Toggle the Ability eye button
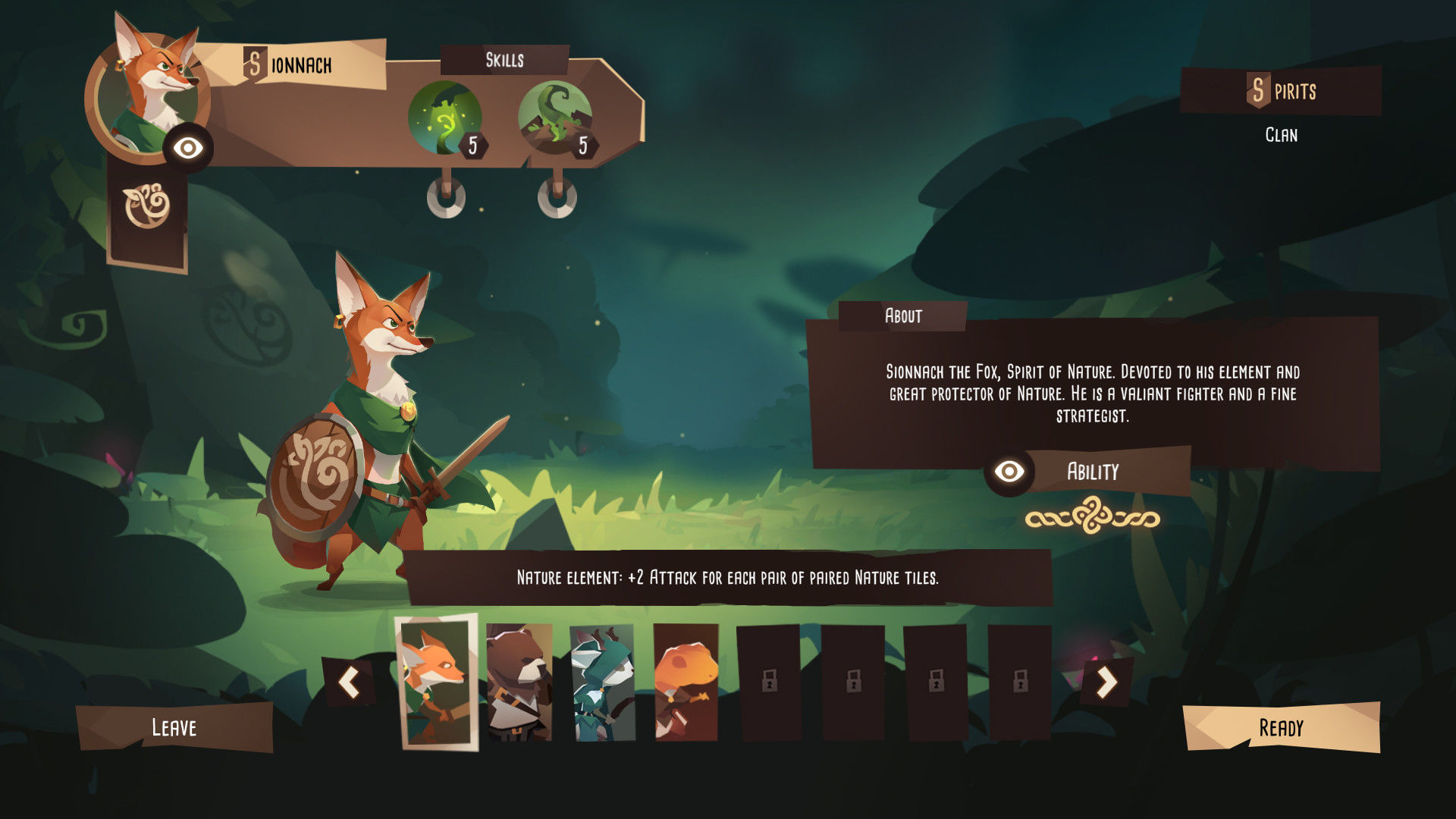The width and height of the screenshot is (1456, 819). click(x=1009, y=472)
